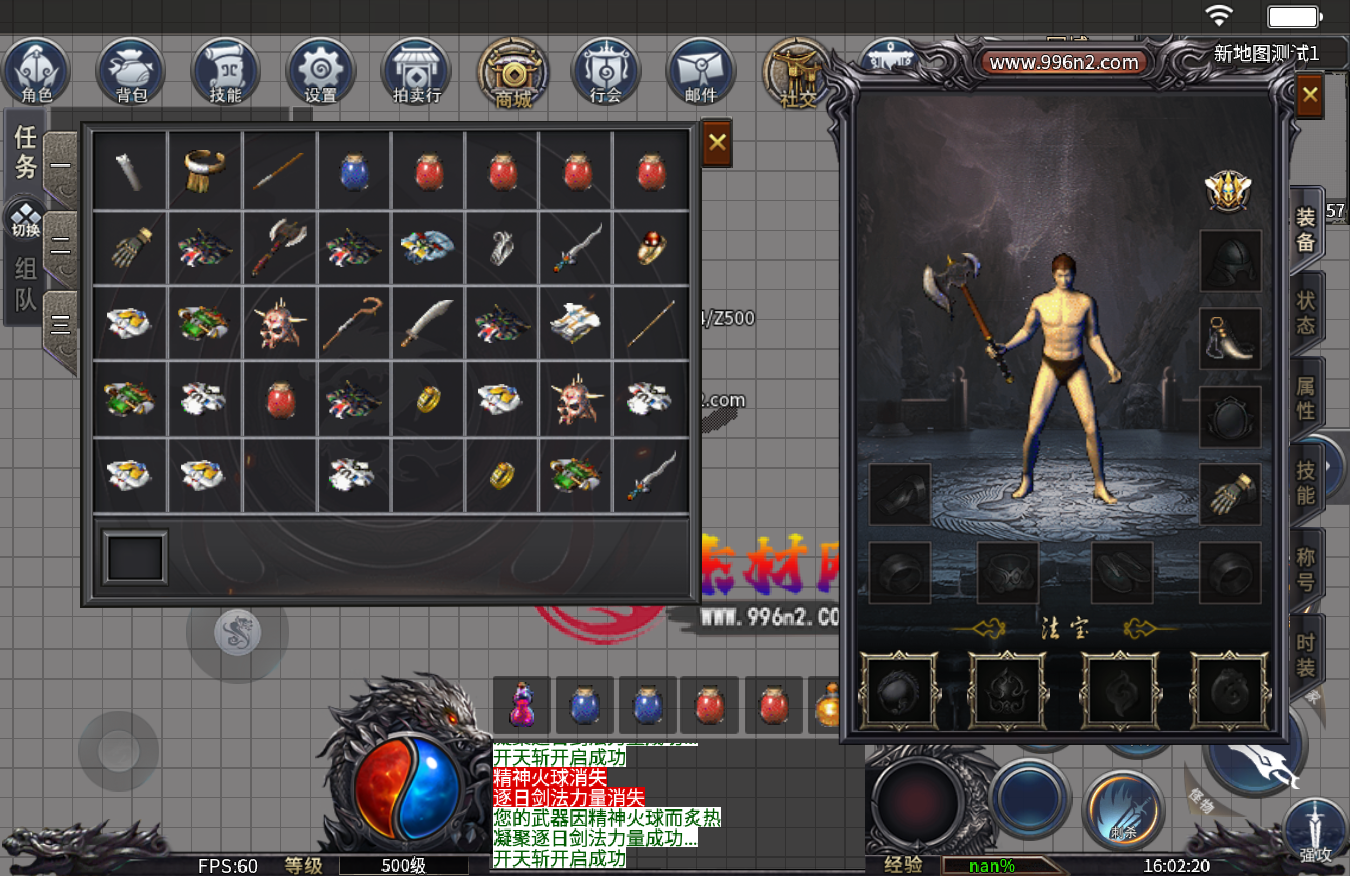Switch to the 状态 status tab
The width and height of the screenshot is (1350, 876).
pos(1306,313)
